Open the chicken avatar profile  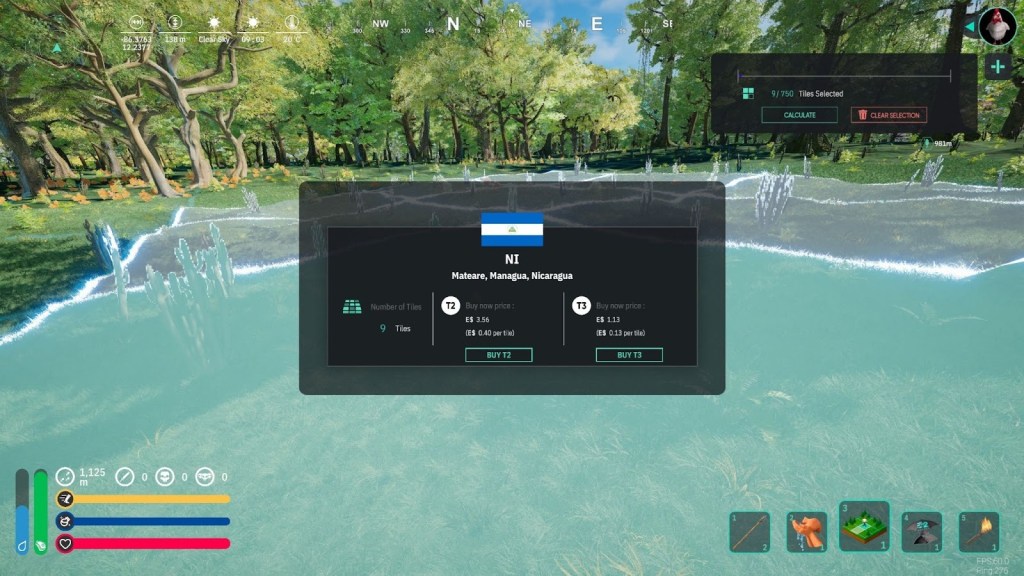[996, 26]
